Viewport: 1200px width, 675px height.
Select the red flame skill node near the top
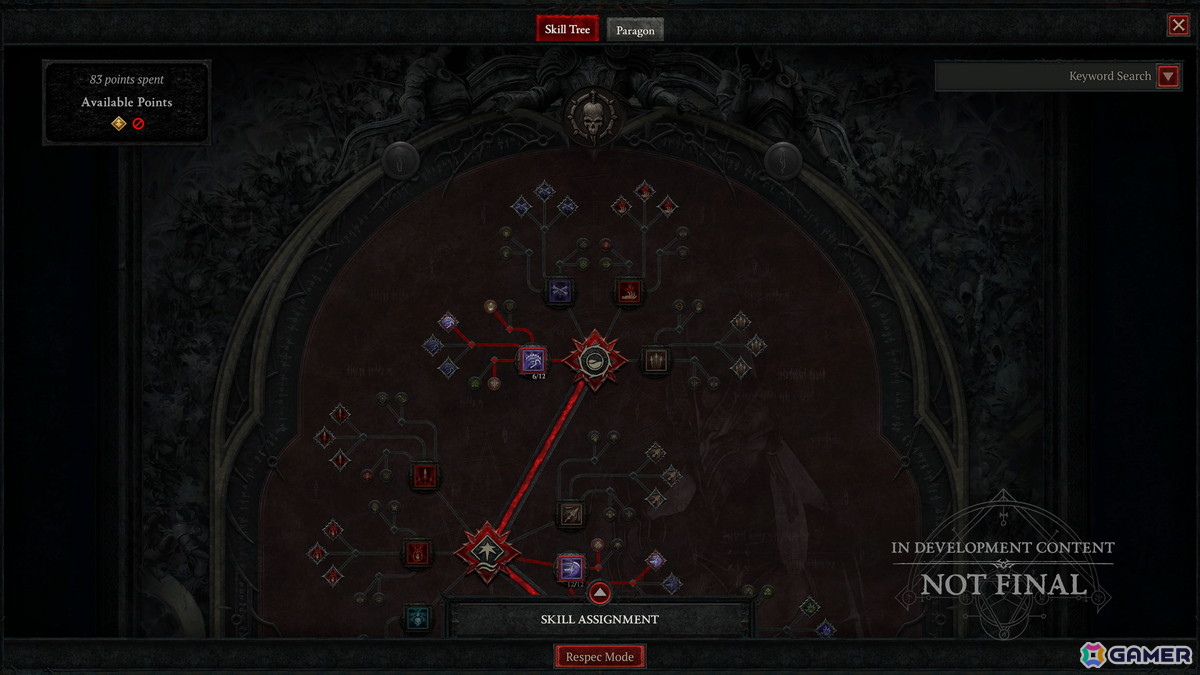(628, 291)
